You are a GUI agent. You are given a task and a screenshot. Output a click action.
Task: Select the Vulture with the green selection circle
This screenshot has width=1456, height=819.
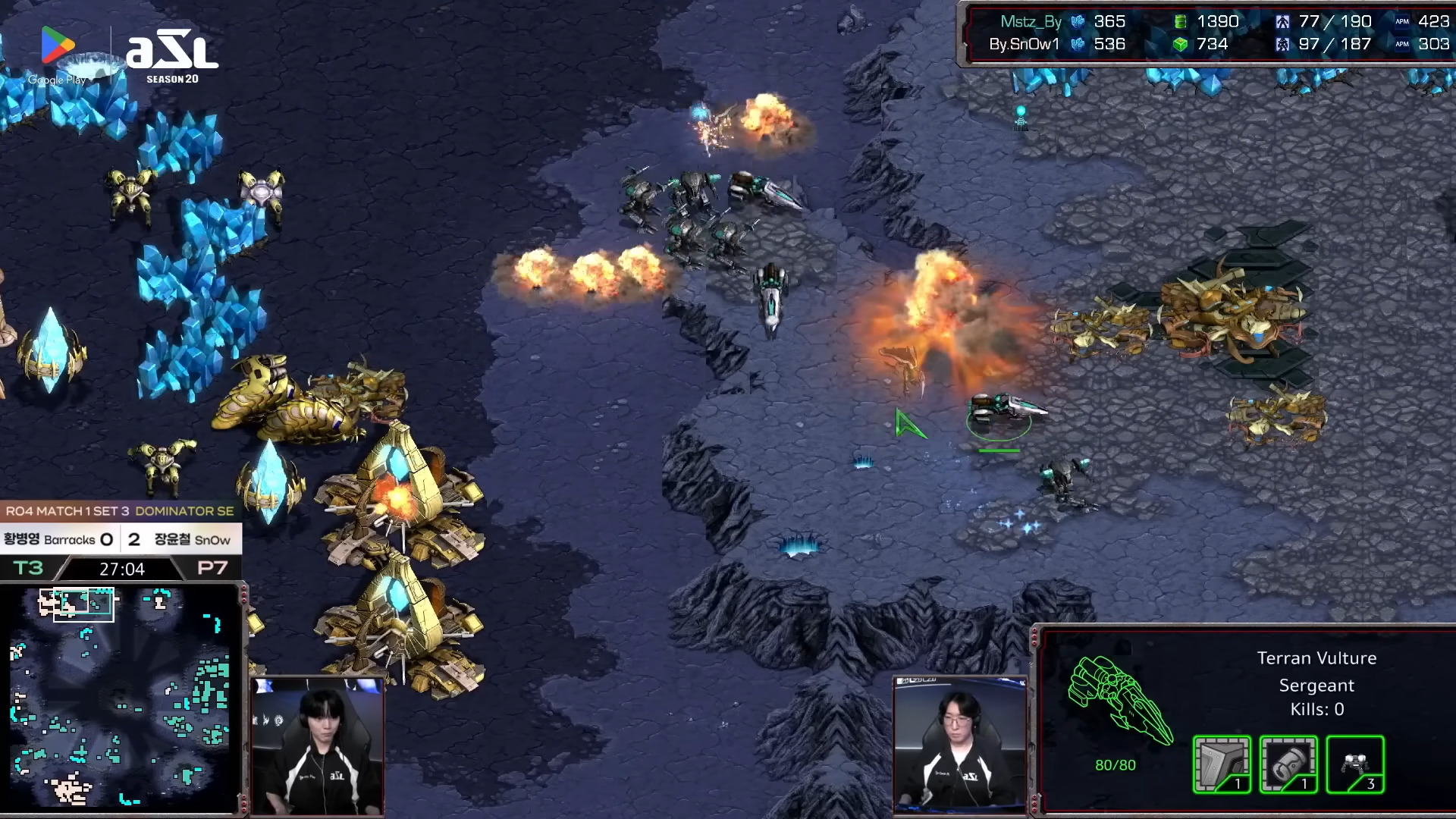(x=999, y=412)
